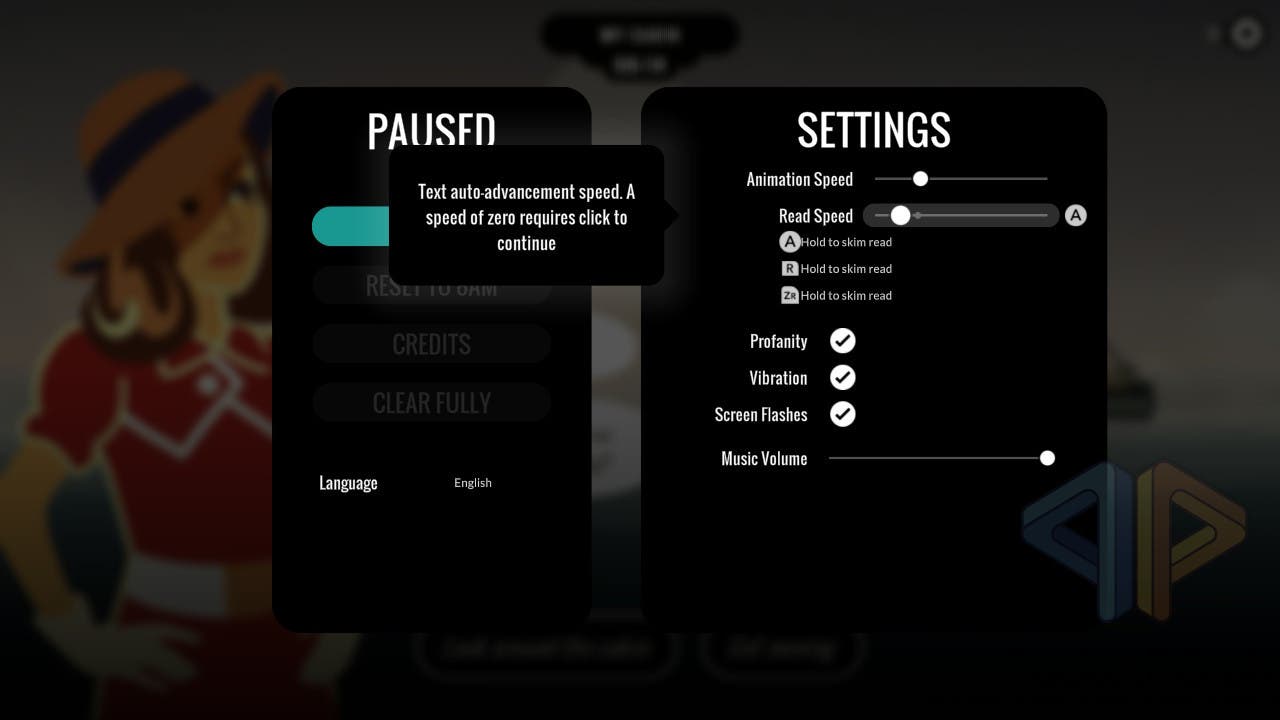Open the Credits screen
Screen dimensions: 1280x720
[431, 344]
